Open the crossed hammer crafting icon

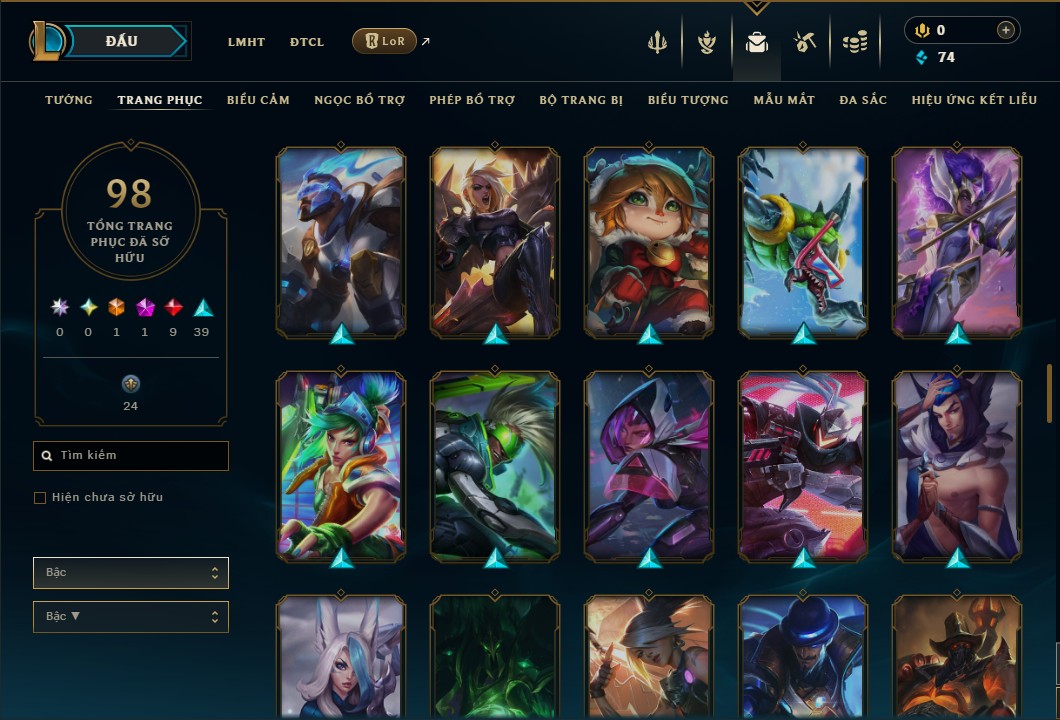point(805,42)
